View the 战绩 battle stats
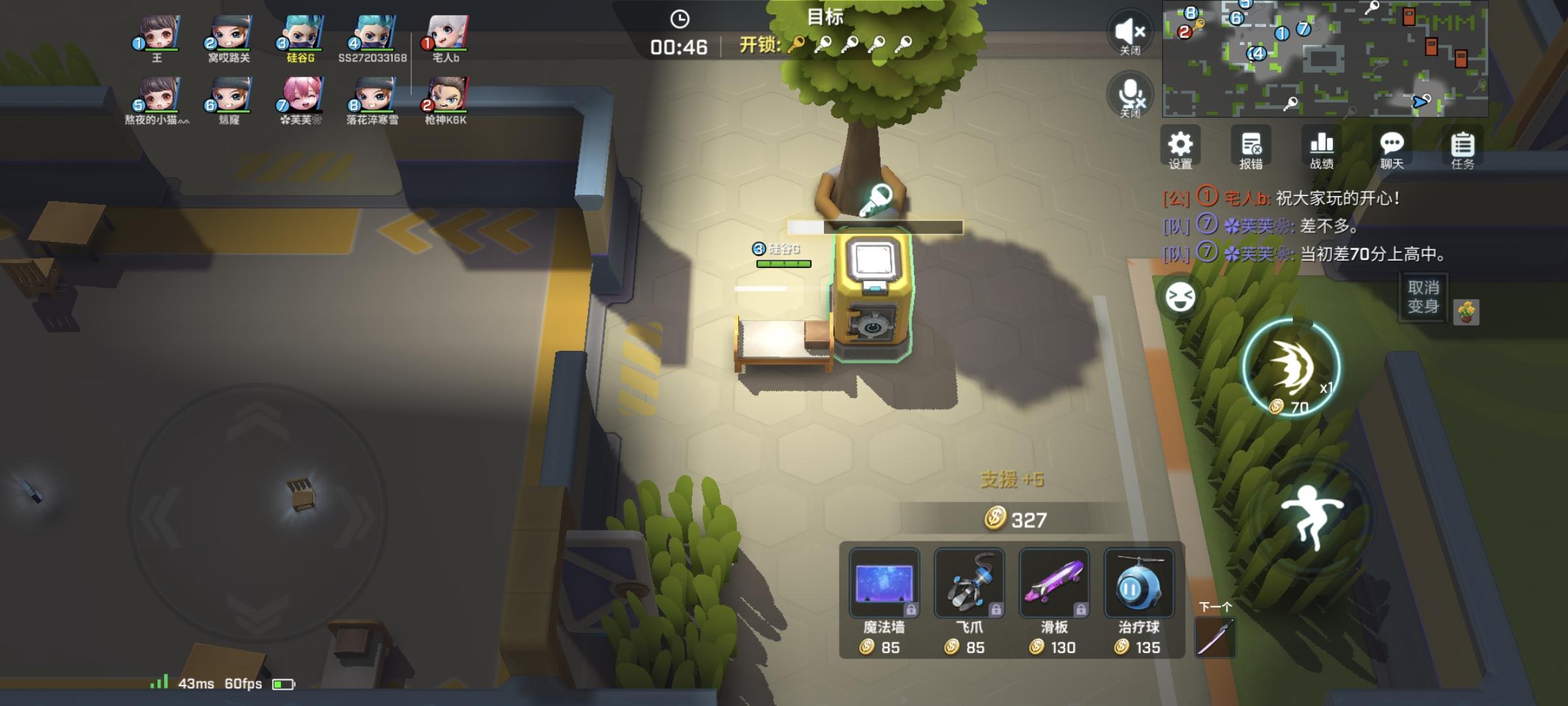Viewport: 1568px width, 706px height. 1321,149
